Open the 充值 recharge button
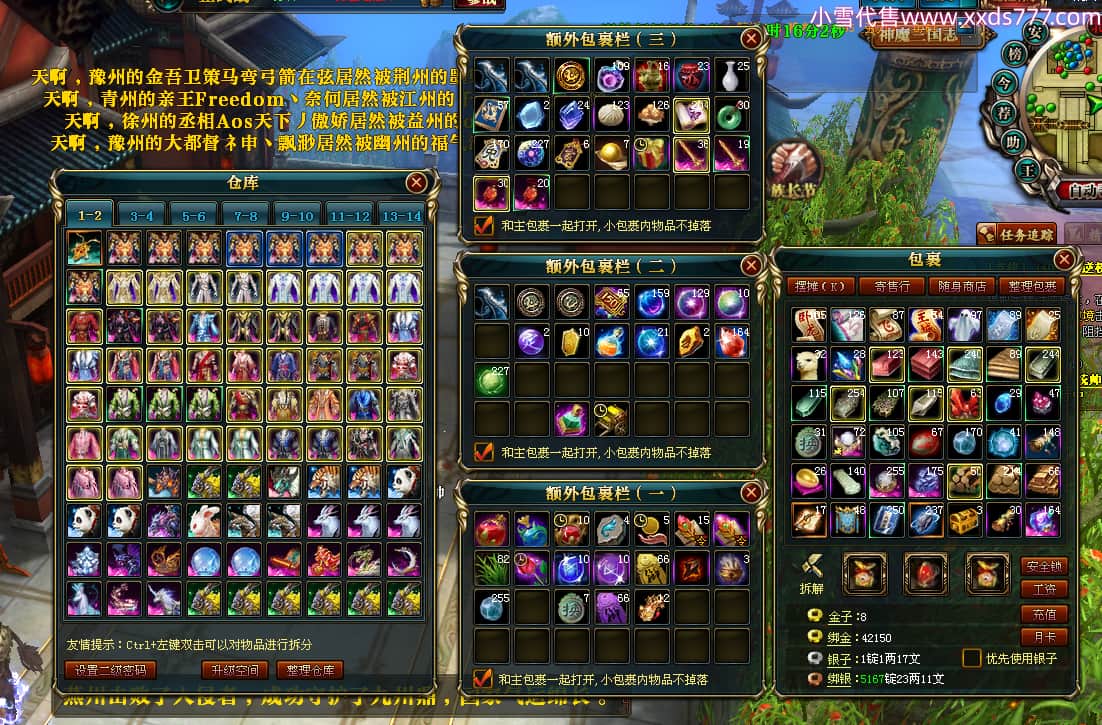1102x725 pixels. click(1044, 613)
